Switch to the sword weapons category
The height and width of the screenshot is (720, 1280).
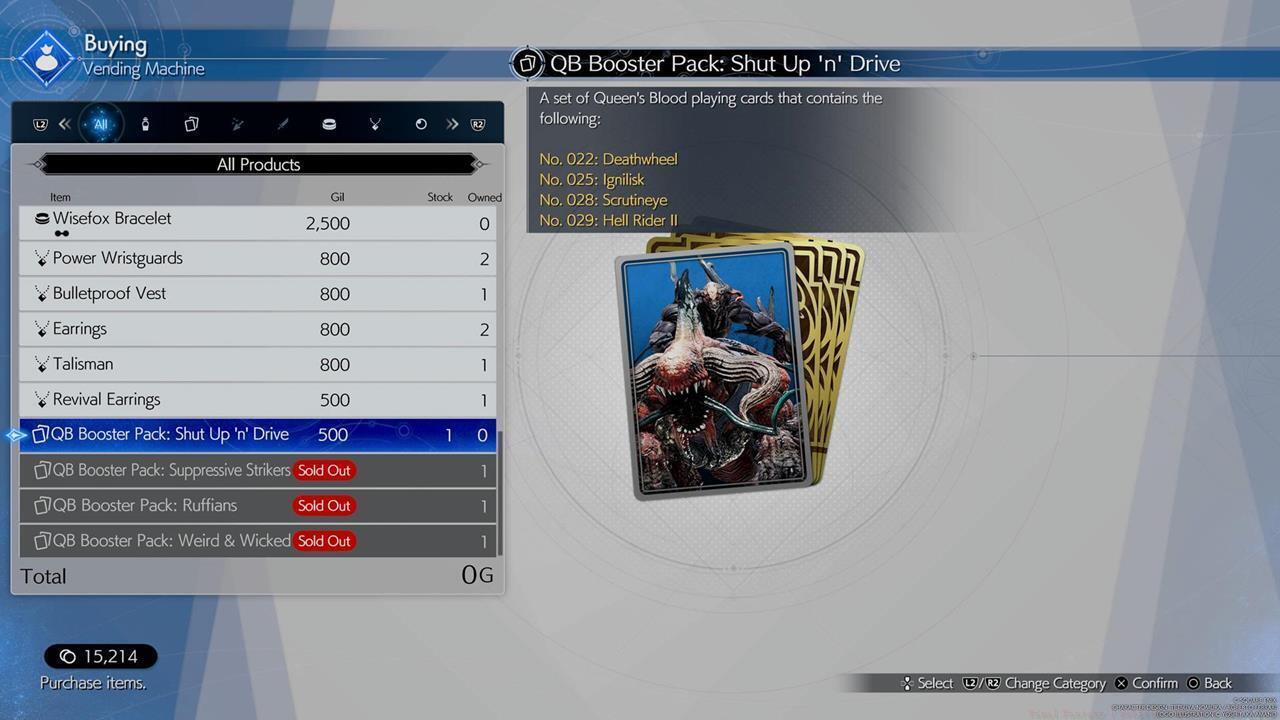pyautogui.click(x=283, y=124)
